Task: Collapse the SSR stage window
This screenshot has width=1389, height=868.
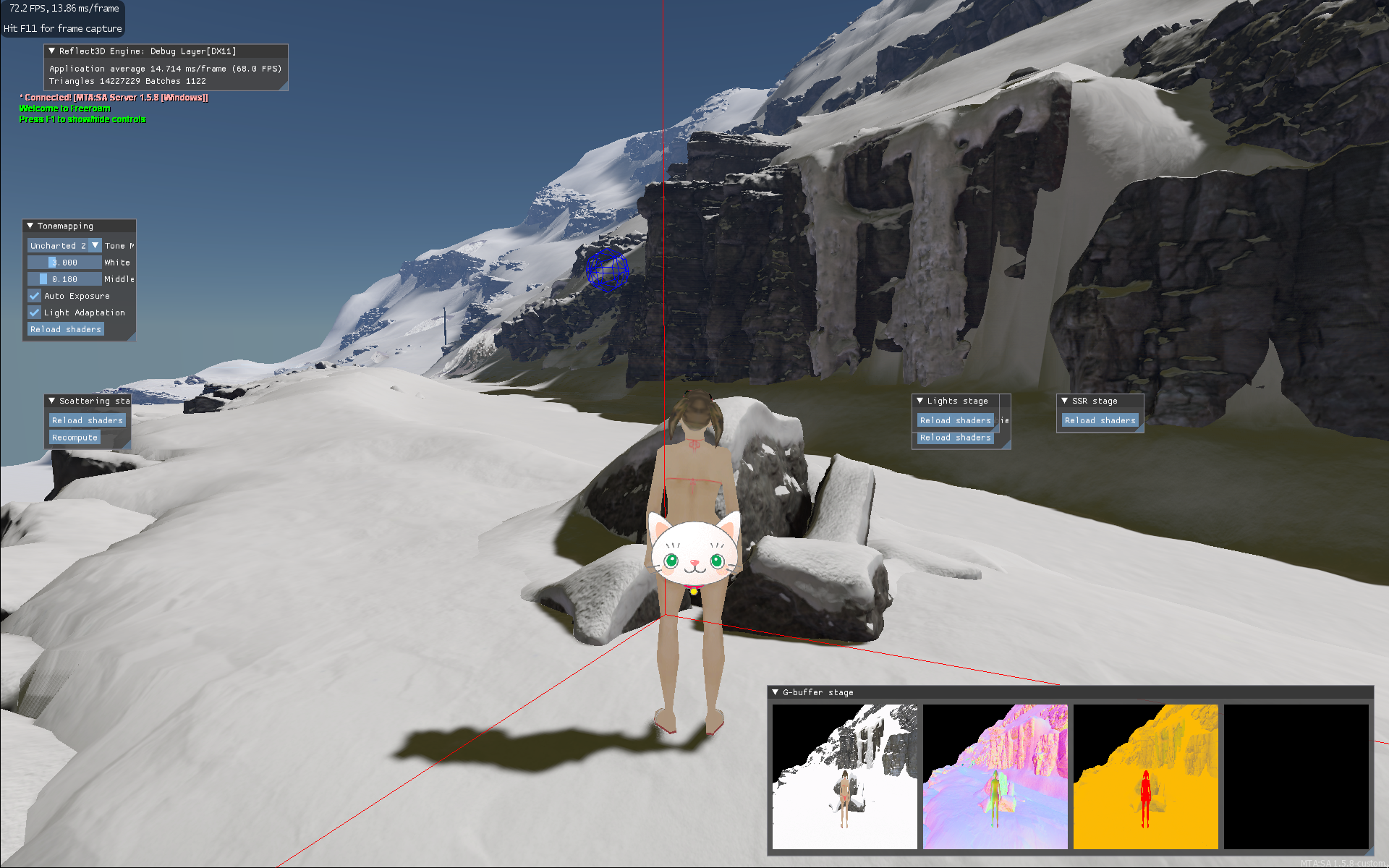Action: [x=1065, y=401]
